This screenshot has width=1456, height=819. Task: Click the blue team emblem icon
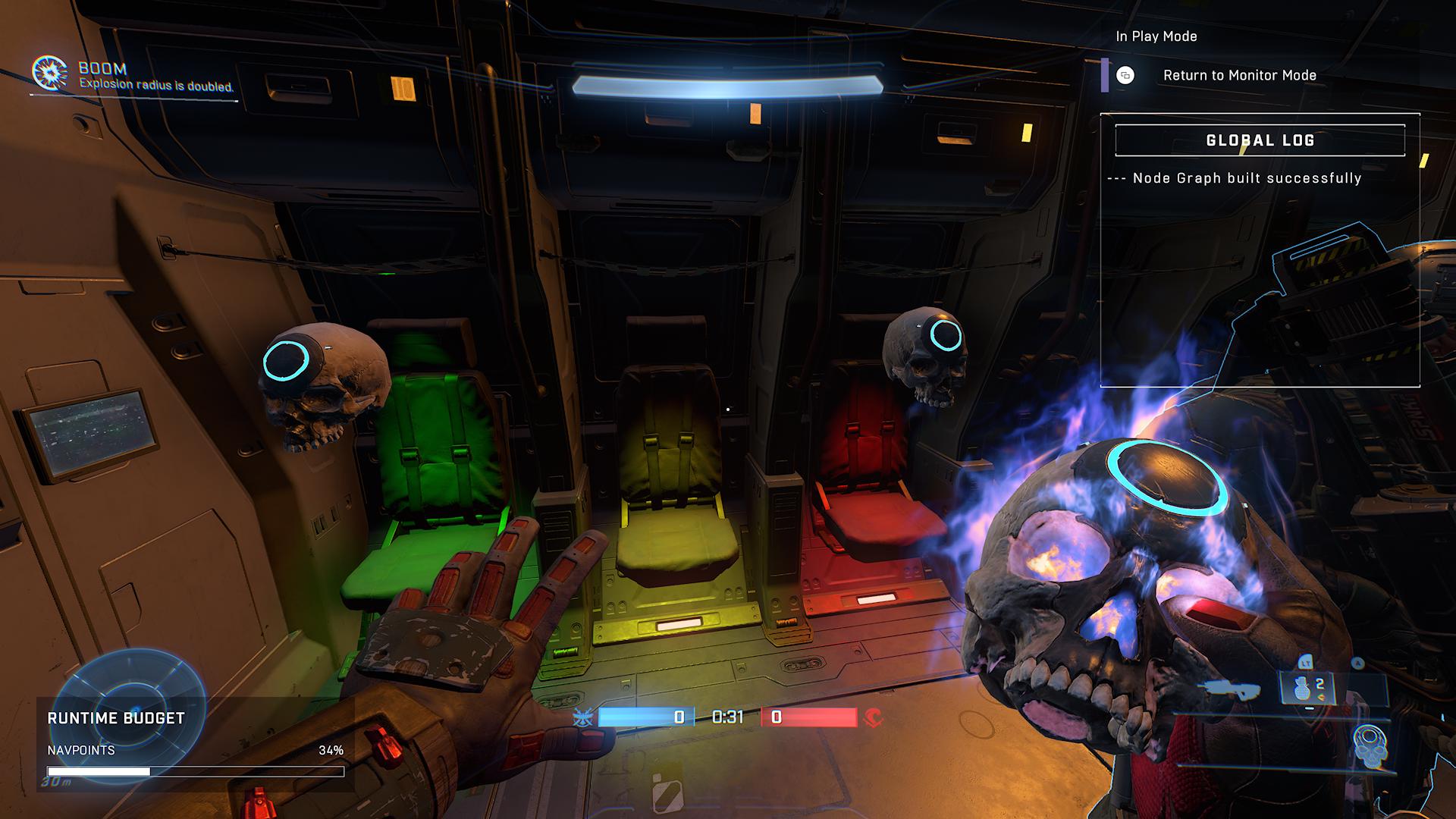coord(583,717)
